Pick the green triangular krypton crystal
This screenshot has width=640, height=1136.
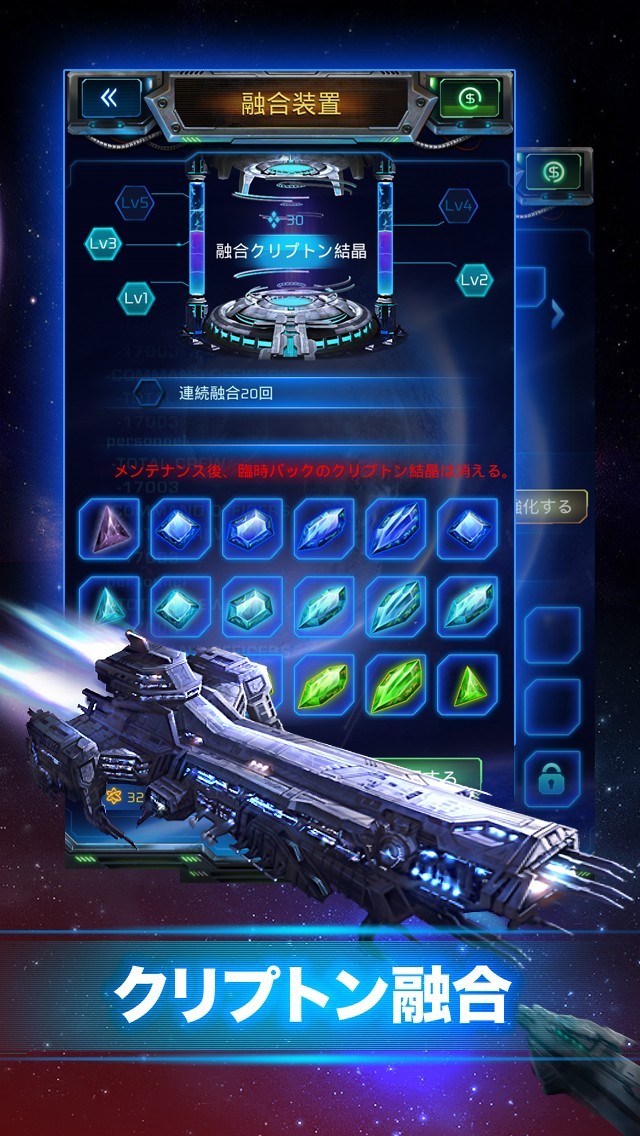pos(467,684)
